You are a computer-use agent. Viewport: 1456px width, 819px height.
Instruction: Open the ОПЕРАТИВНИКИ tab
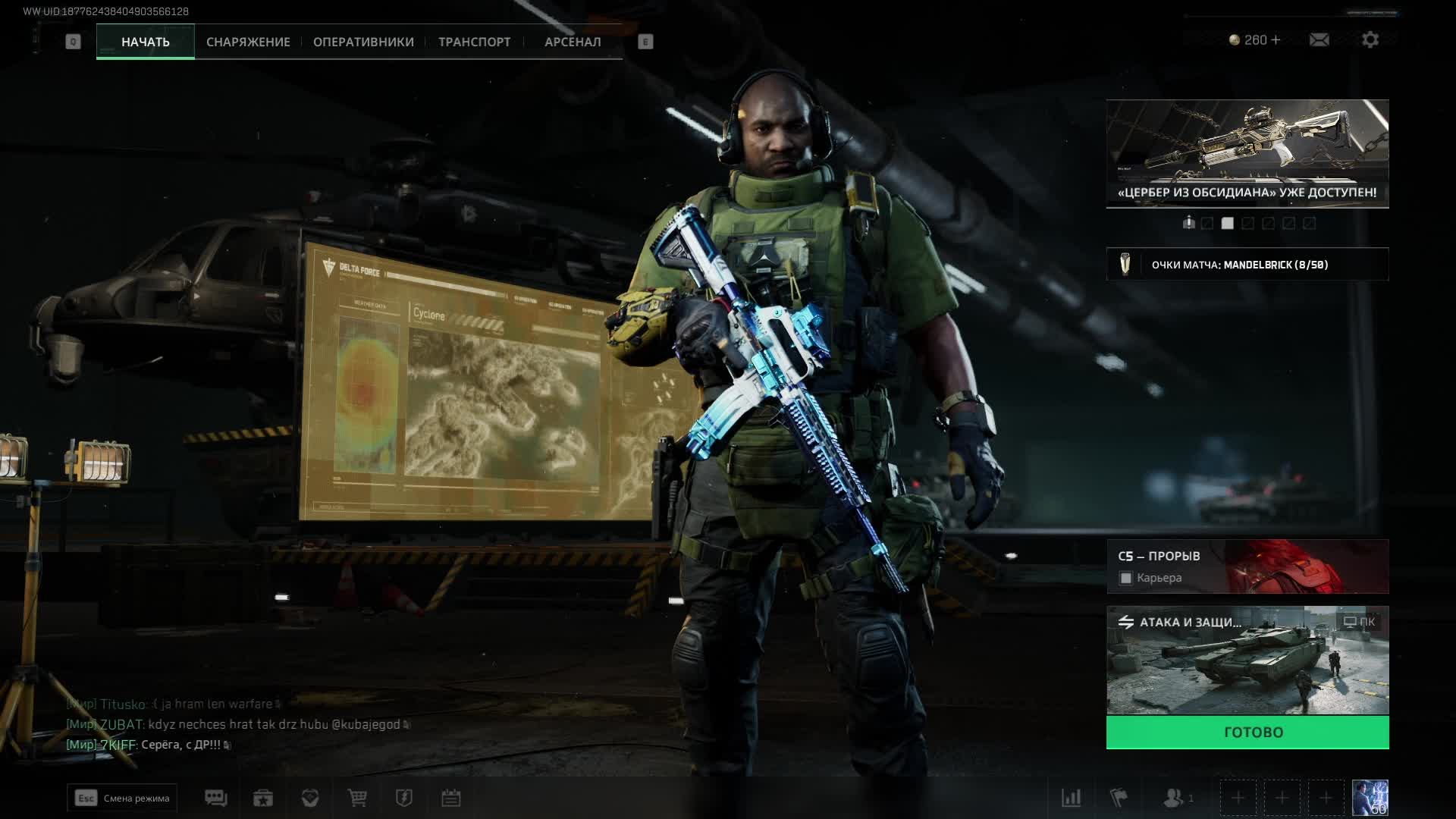[x=363, y=42]
